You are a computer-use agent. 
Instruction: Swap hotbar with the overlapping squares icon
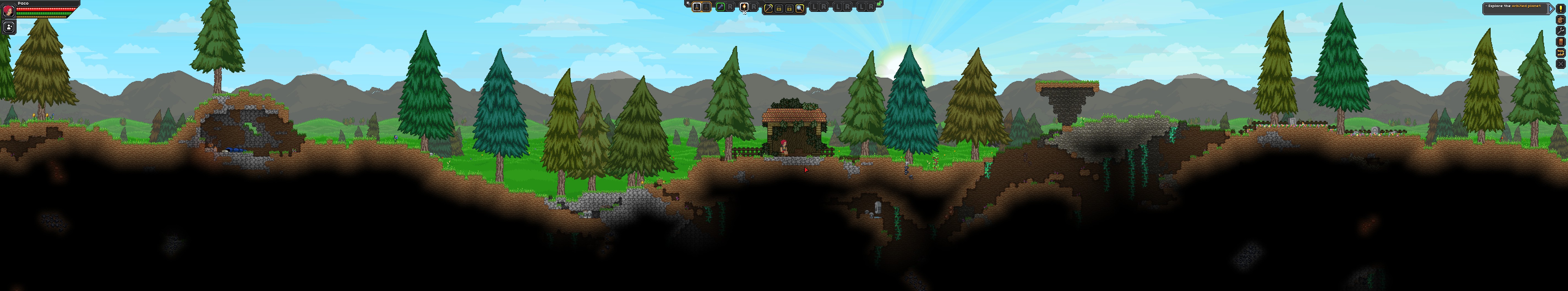coord(688,4)
